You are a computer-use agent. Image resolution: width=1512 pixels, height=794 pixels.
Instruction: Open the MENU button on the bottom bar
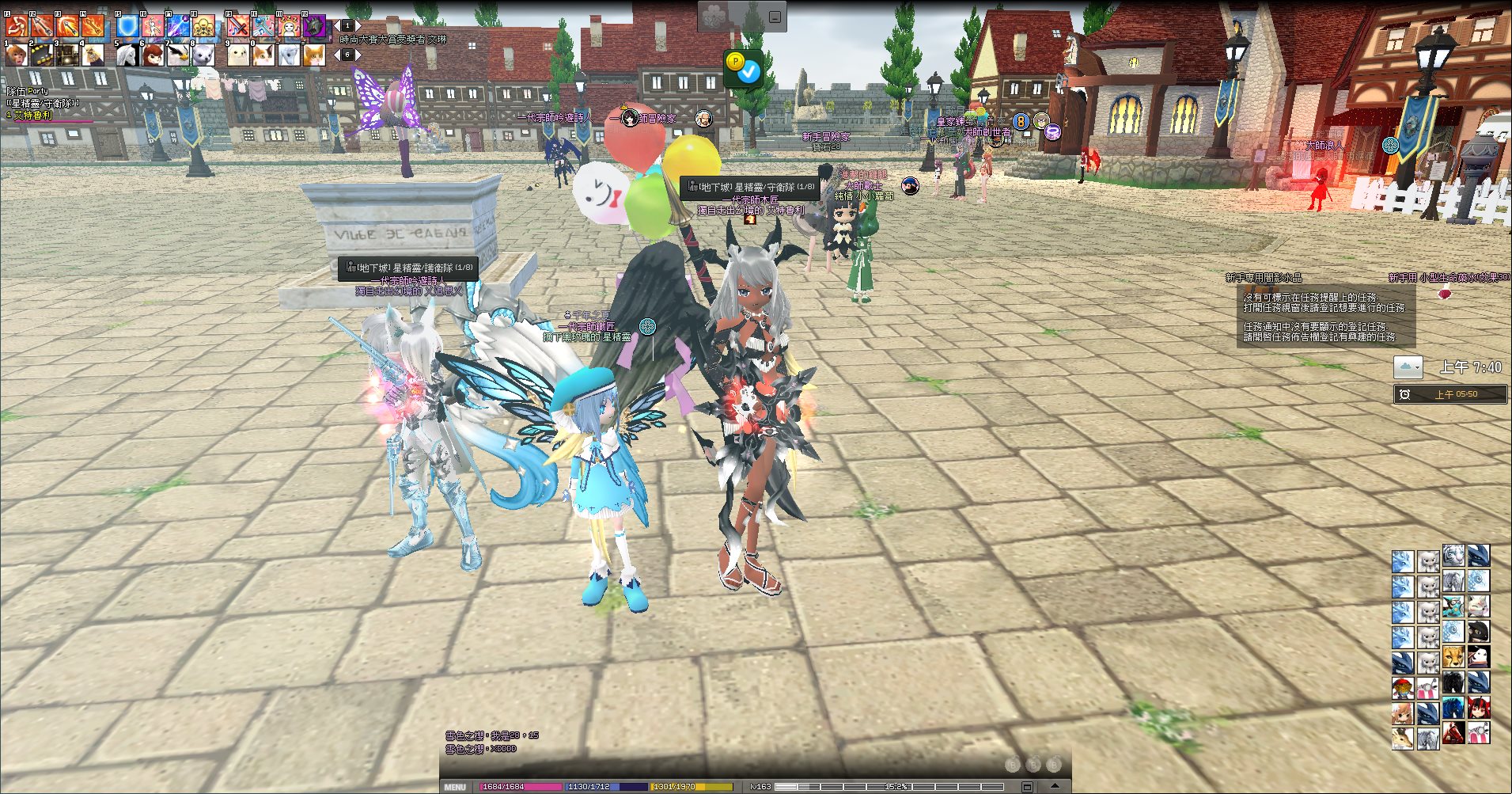point(455,787)
